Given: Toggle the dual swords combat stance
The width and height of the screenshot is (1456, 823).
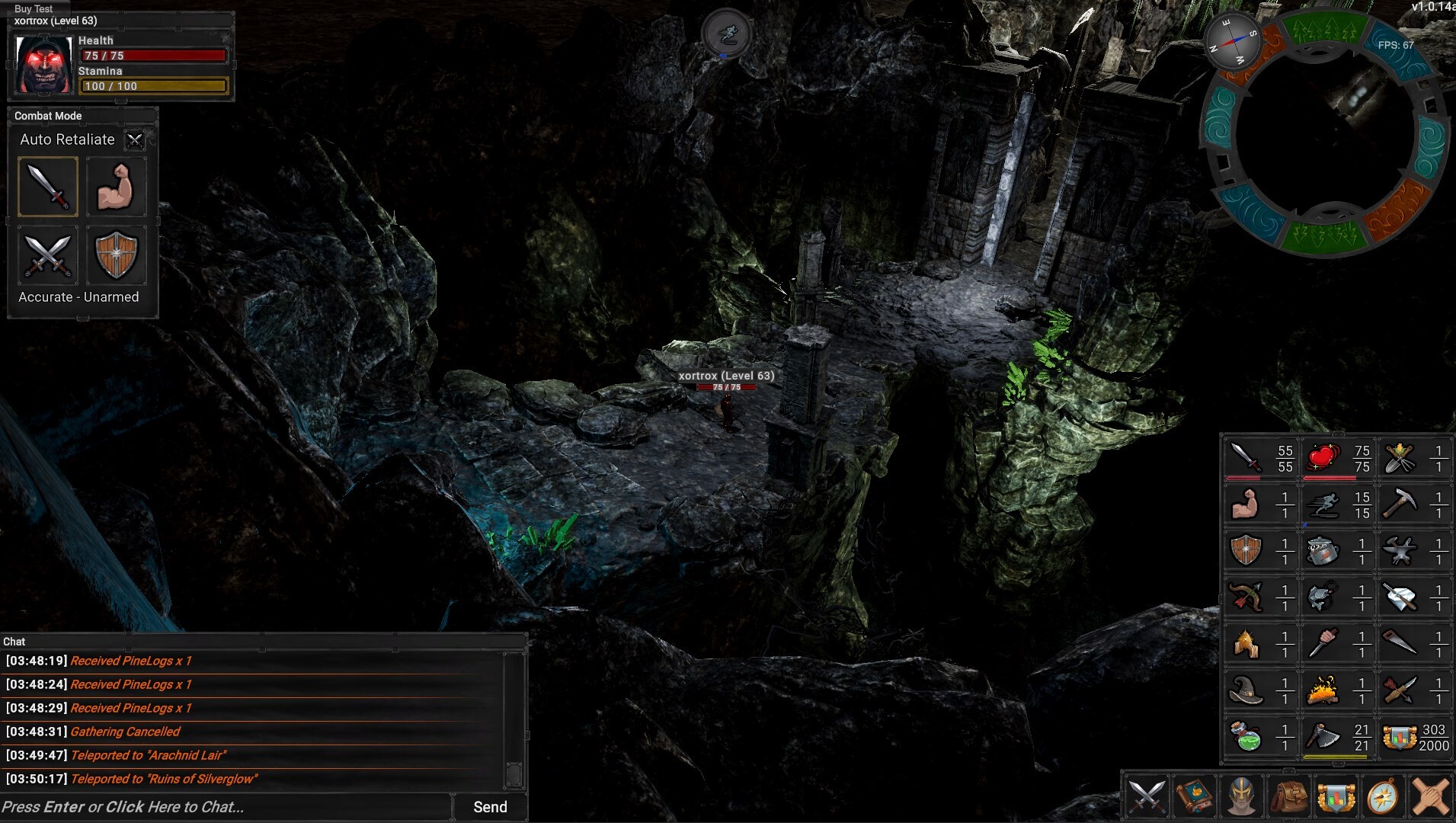Looking at the screenshot, I should [x=47, y=257].
